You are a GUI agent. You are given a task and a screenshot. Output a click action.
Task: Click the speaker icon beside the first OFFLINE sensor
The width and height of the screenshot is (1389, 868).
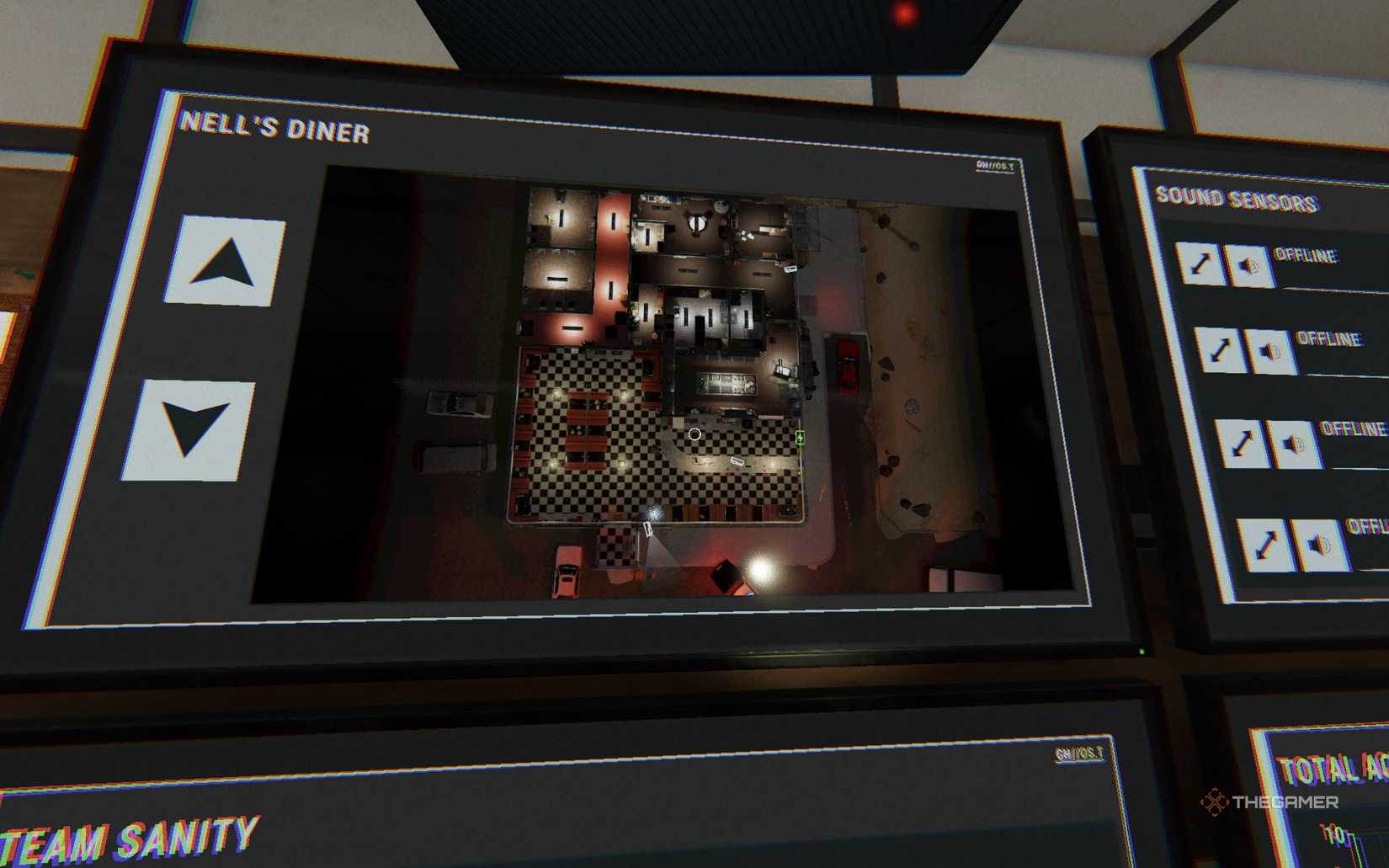(1247, 265)
